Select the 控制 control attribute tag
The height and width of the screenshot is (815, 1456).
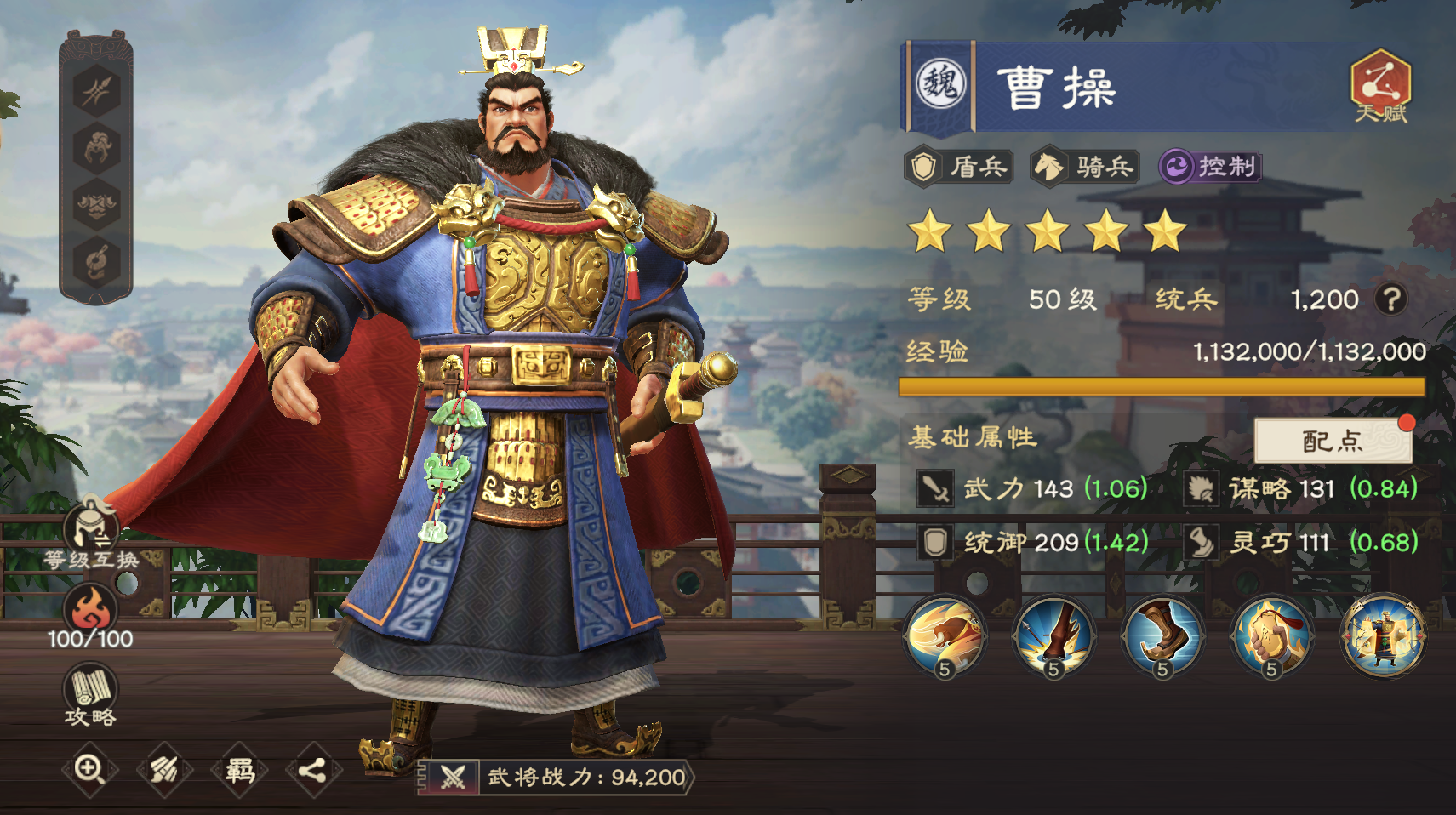(1213, 168)
